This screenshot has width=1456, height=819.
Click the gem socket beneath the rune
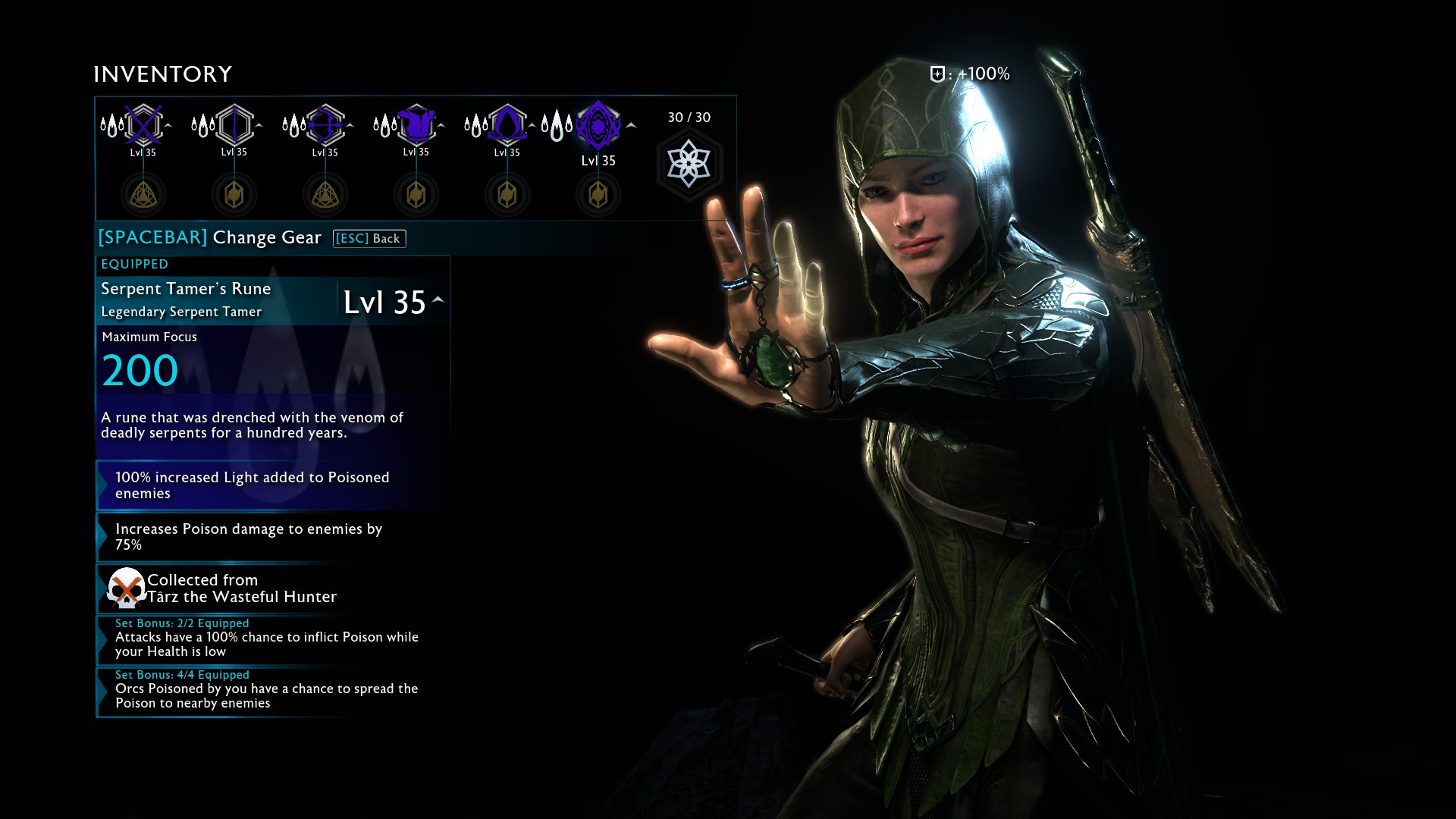pos(598,195)
